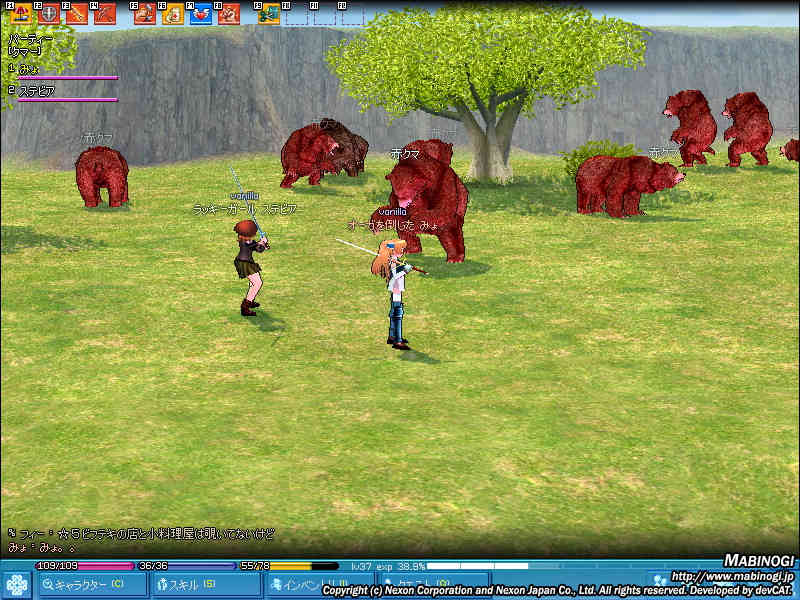Open the スキル (Skills) window
This screenshot has width=800, height=600.
(x=205, y=584)
